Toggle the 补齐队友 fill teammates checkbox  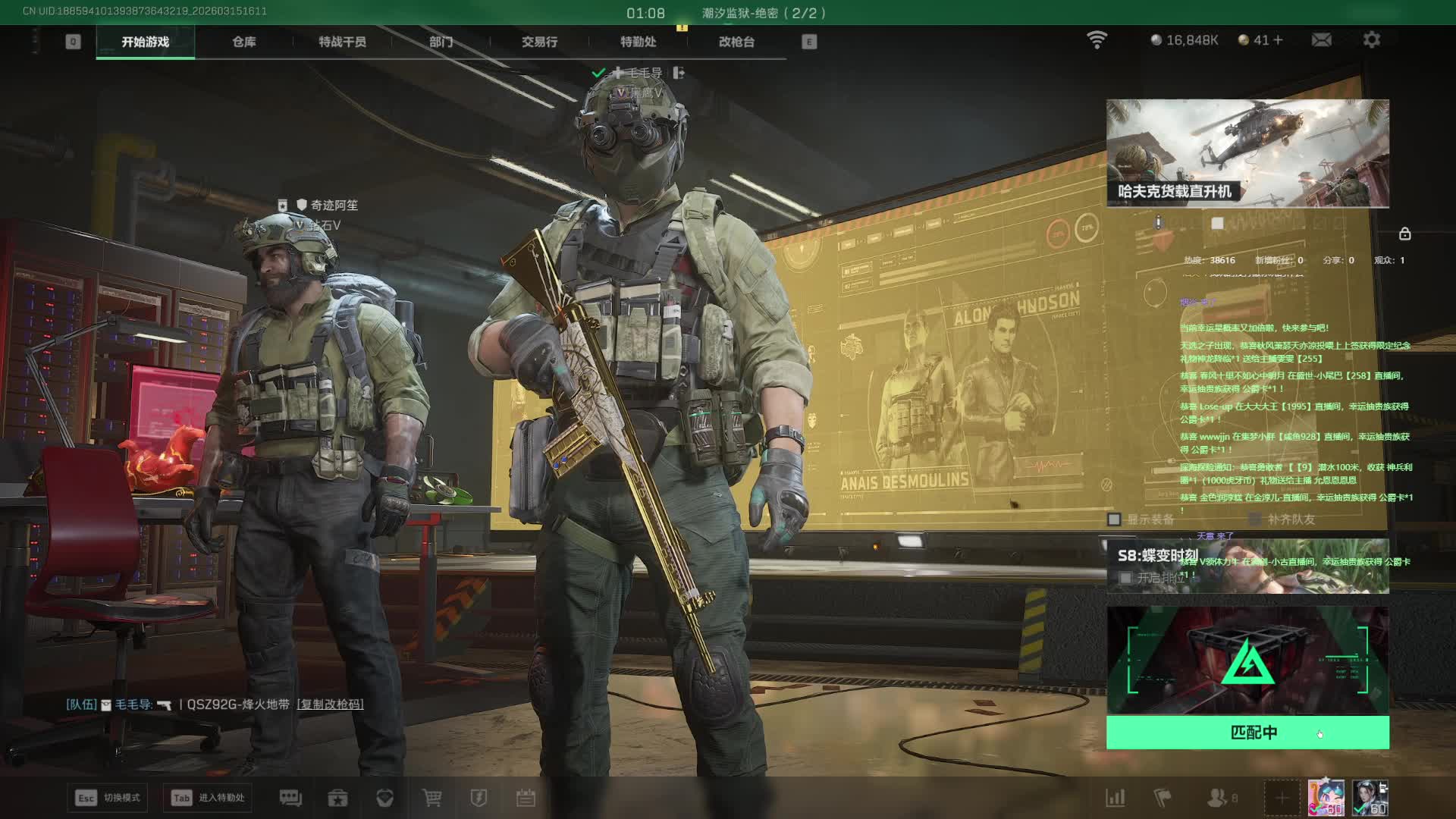click(1255, 519)
